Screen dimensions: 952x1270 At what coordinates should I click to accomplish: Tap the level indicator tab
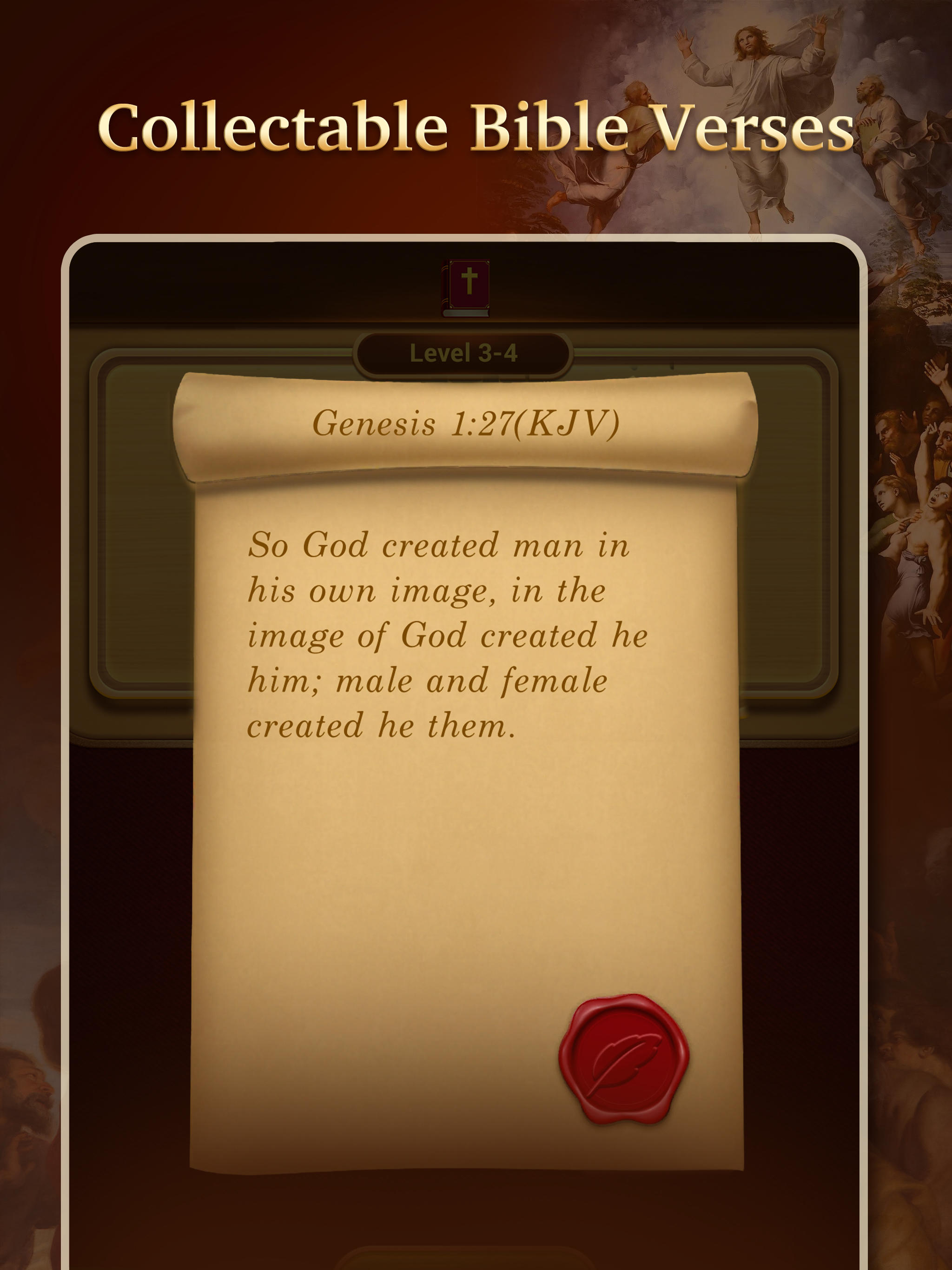pyautogui.click(x=466, y=354)
